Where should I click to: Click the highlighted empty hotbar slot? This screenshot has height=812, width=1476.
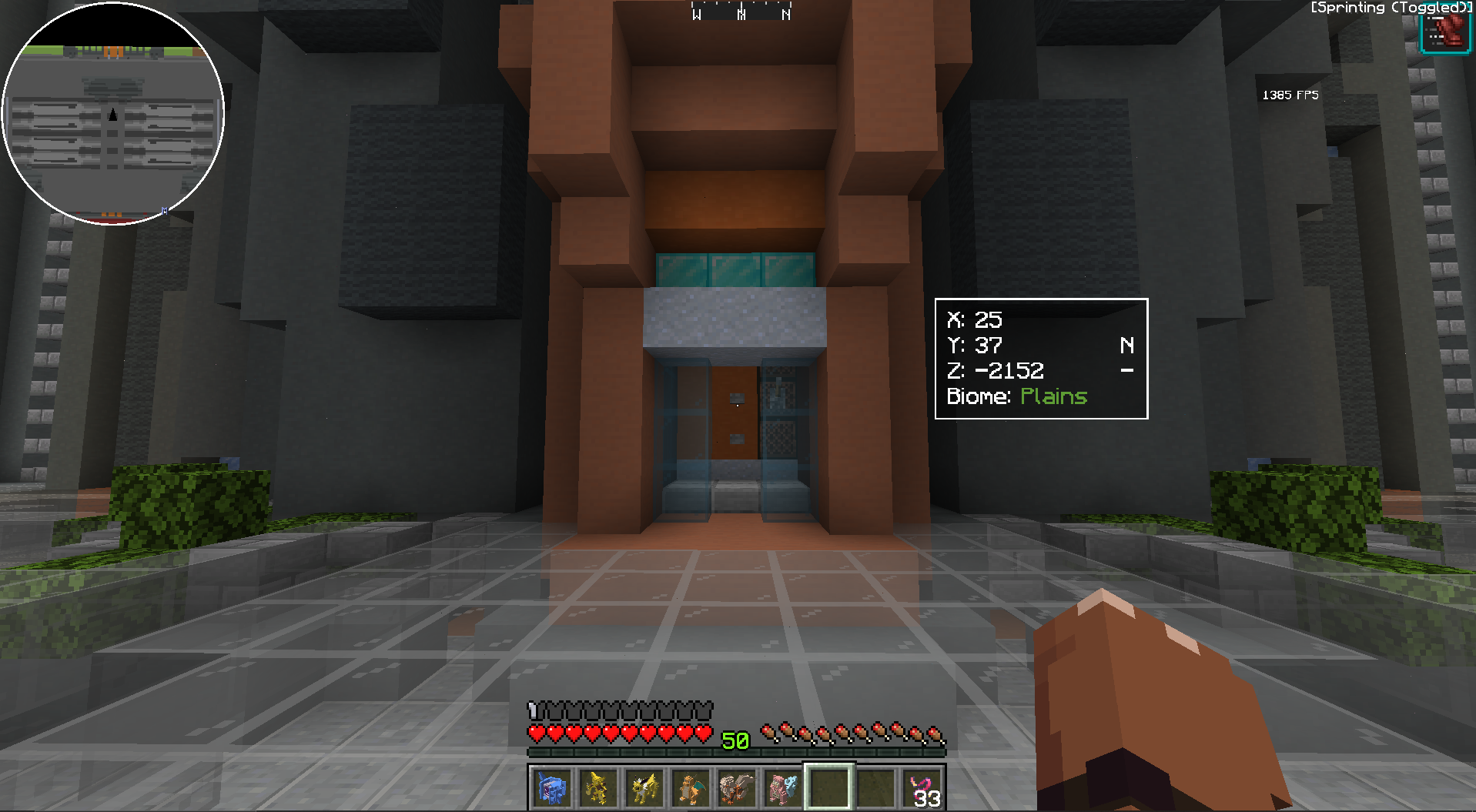click(x=829, y=787)
